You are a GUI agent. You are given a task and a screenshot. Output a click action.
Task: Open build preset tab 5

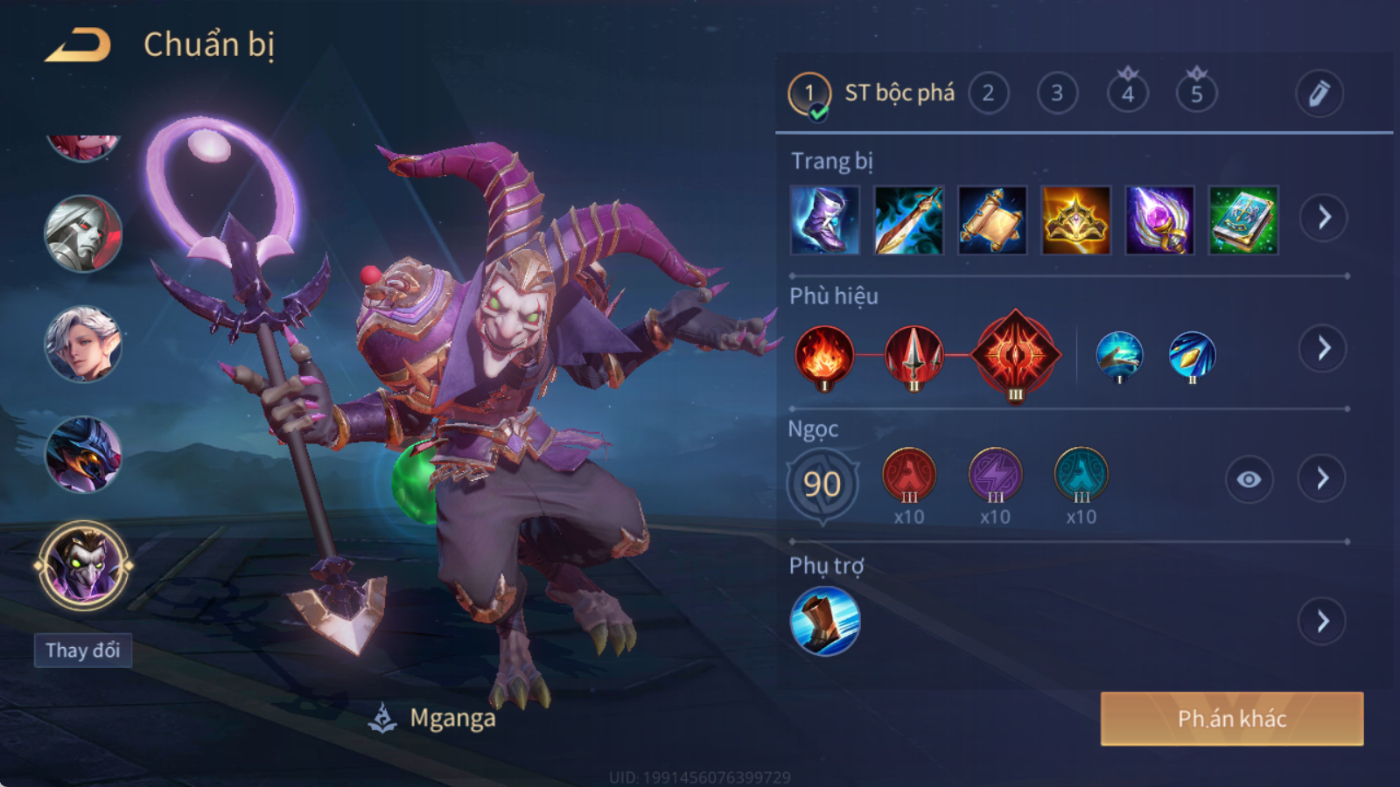pyautogui.click(x=1197, y=94)
